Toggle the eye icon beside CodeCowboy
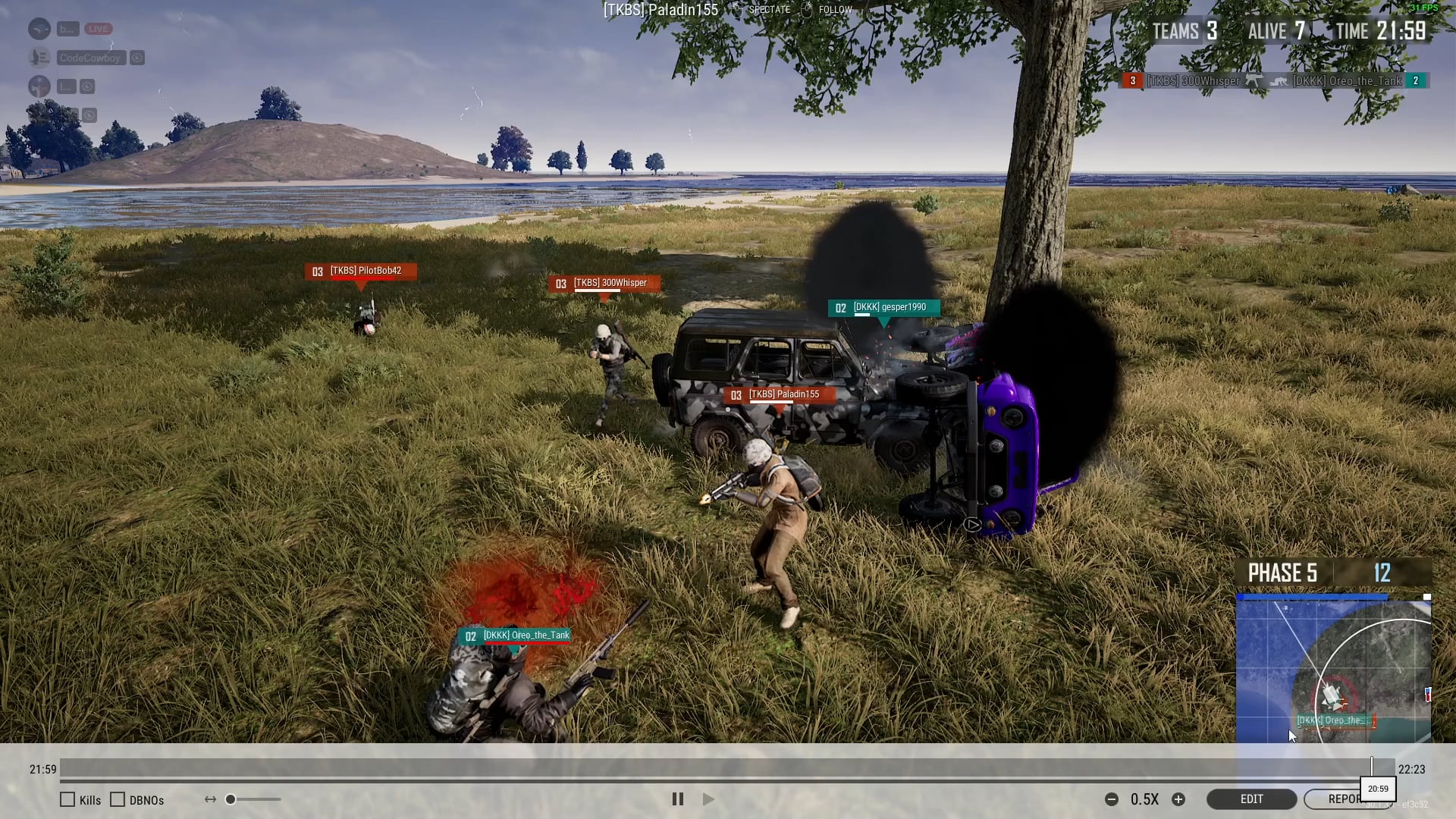The image size is (1456, 819). 137,57
